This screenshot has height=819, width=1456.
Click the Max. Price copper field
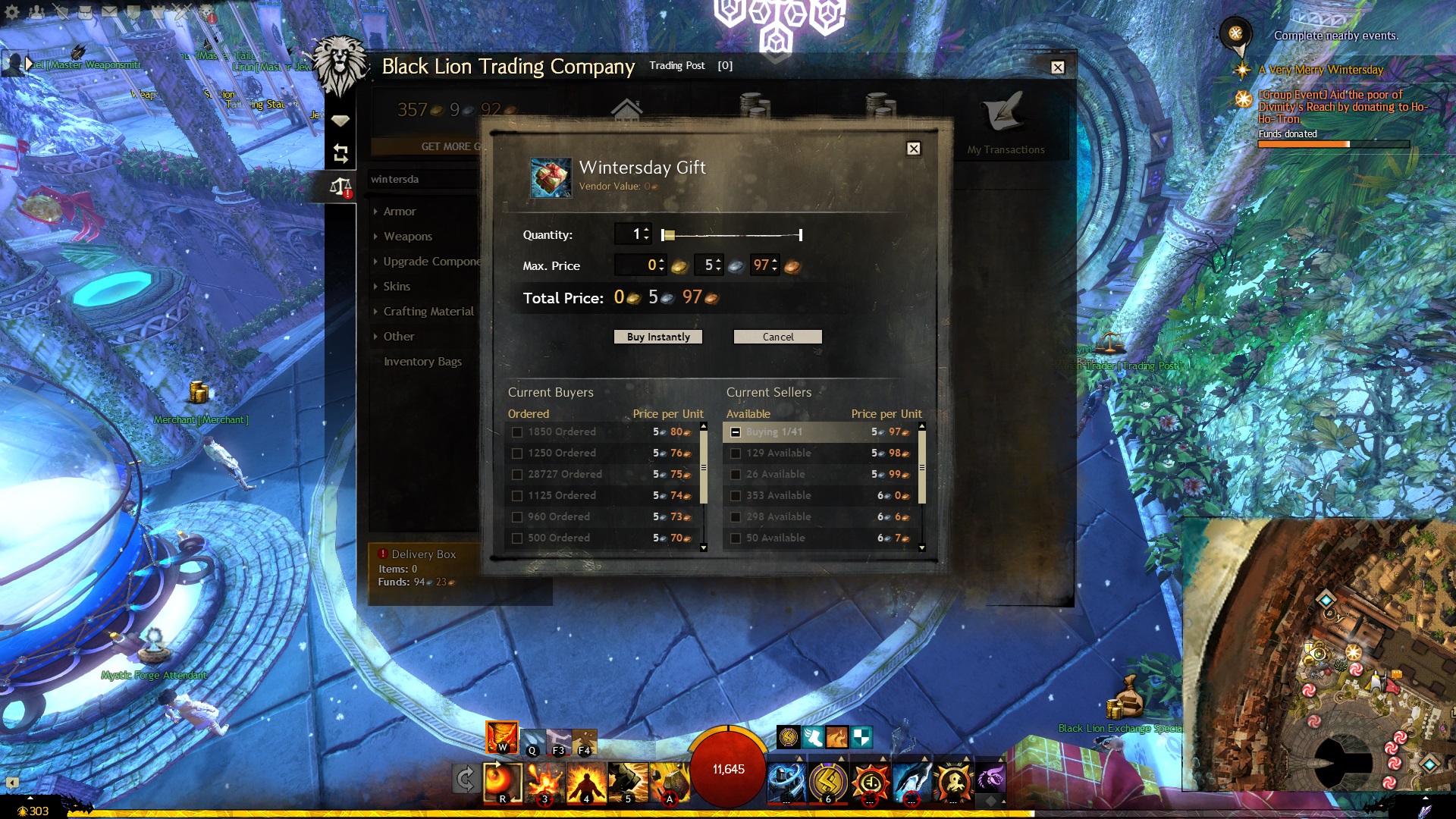(763, 265)
